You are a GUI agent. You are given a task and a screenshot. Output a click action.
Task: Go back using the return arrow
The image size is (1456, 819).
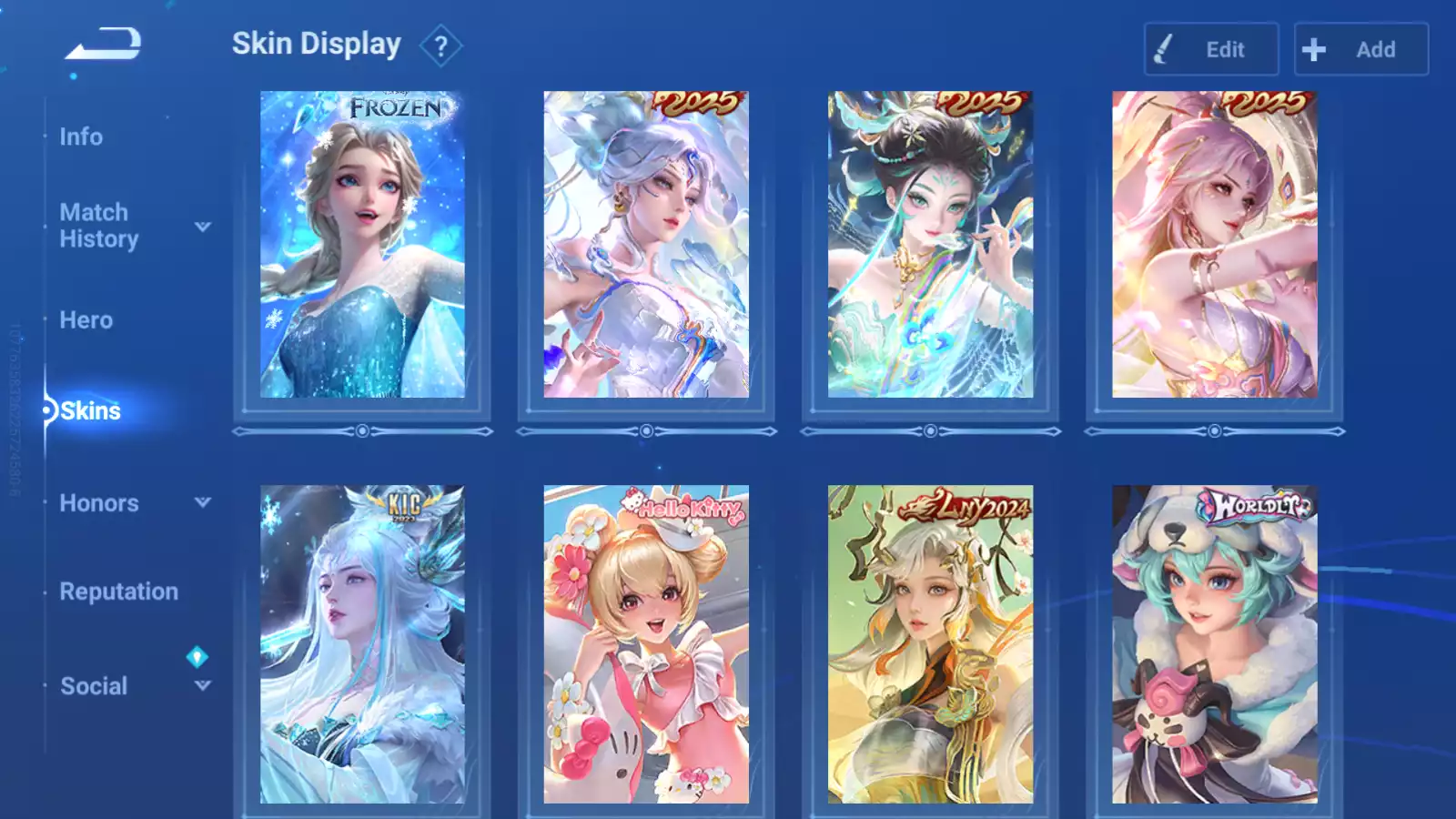click(103, 43)
